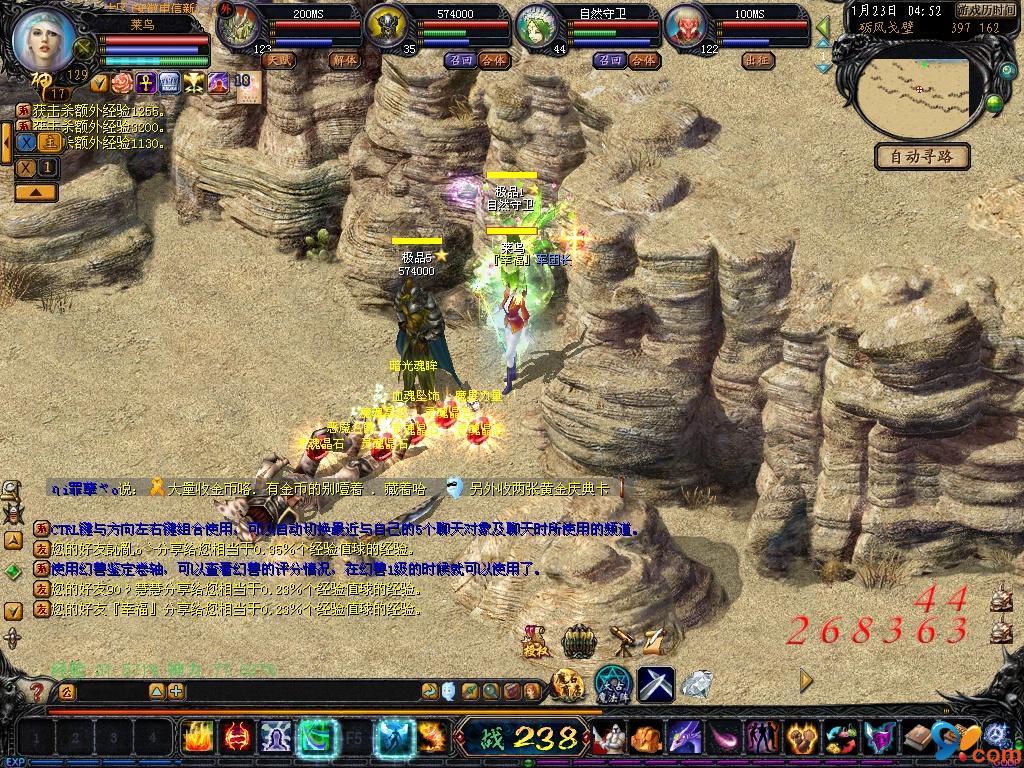Expand the yellow arrow beside the diamond icon

pyautogui.click(x=807, y=681)
